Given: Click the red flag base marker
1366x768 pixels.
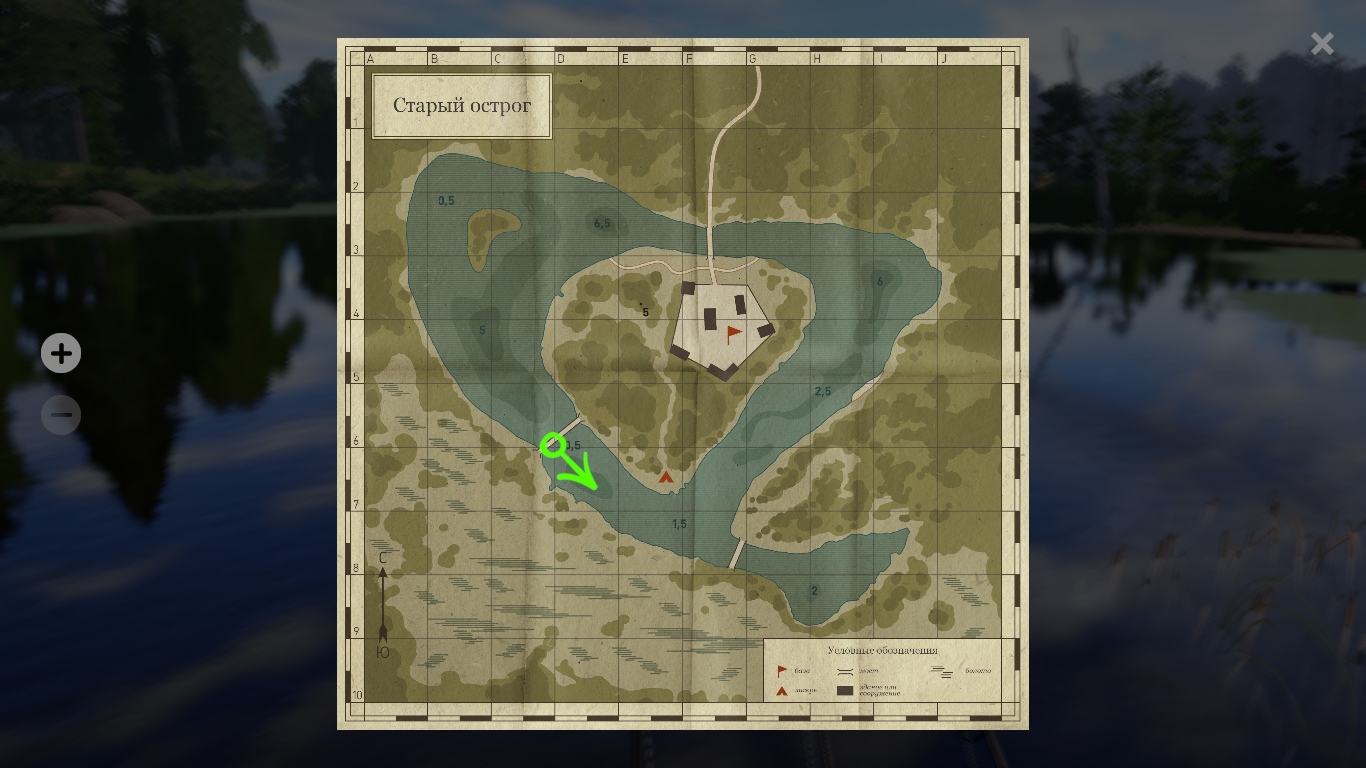Looking at the screenshot, I should [x=734, y=333].
